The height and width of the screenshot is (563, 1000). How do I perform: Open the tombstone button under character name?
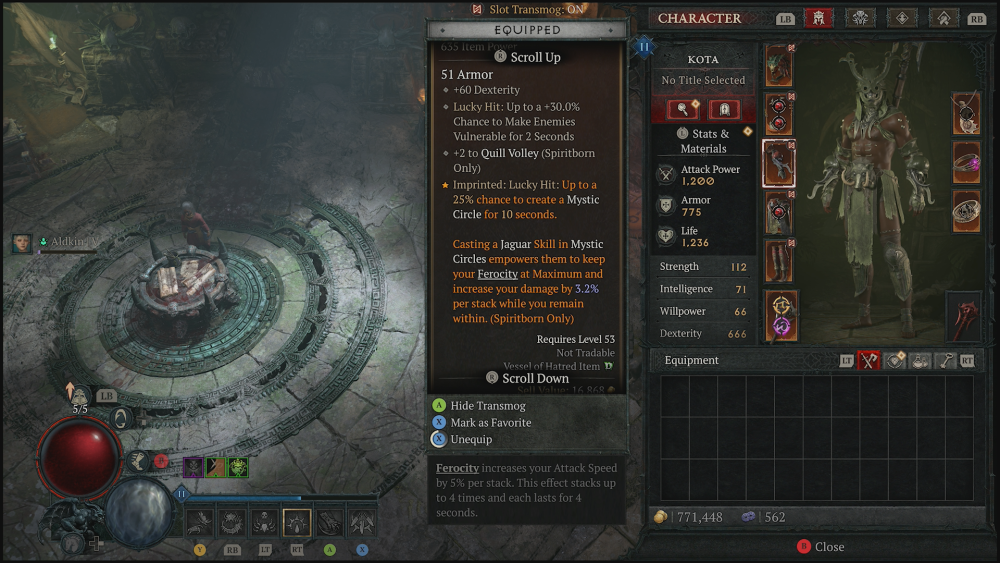(724, 110)
